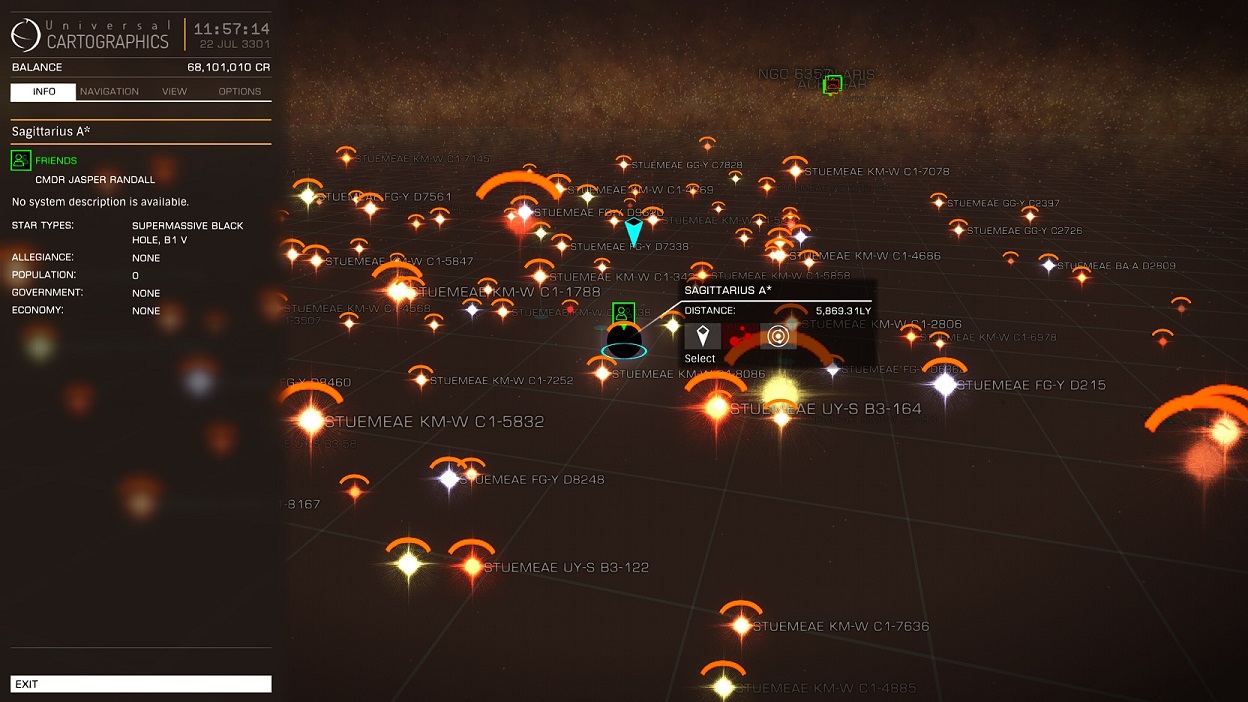The height and width of the screenshot is (702, 1248).
Task: Pick the Stuemeae FG-Y D215 star
Action: (x=944, y=384)
